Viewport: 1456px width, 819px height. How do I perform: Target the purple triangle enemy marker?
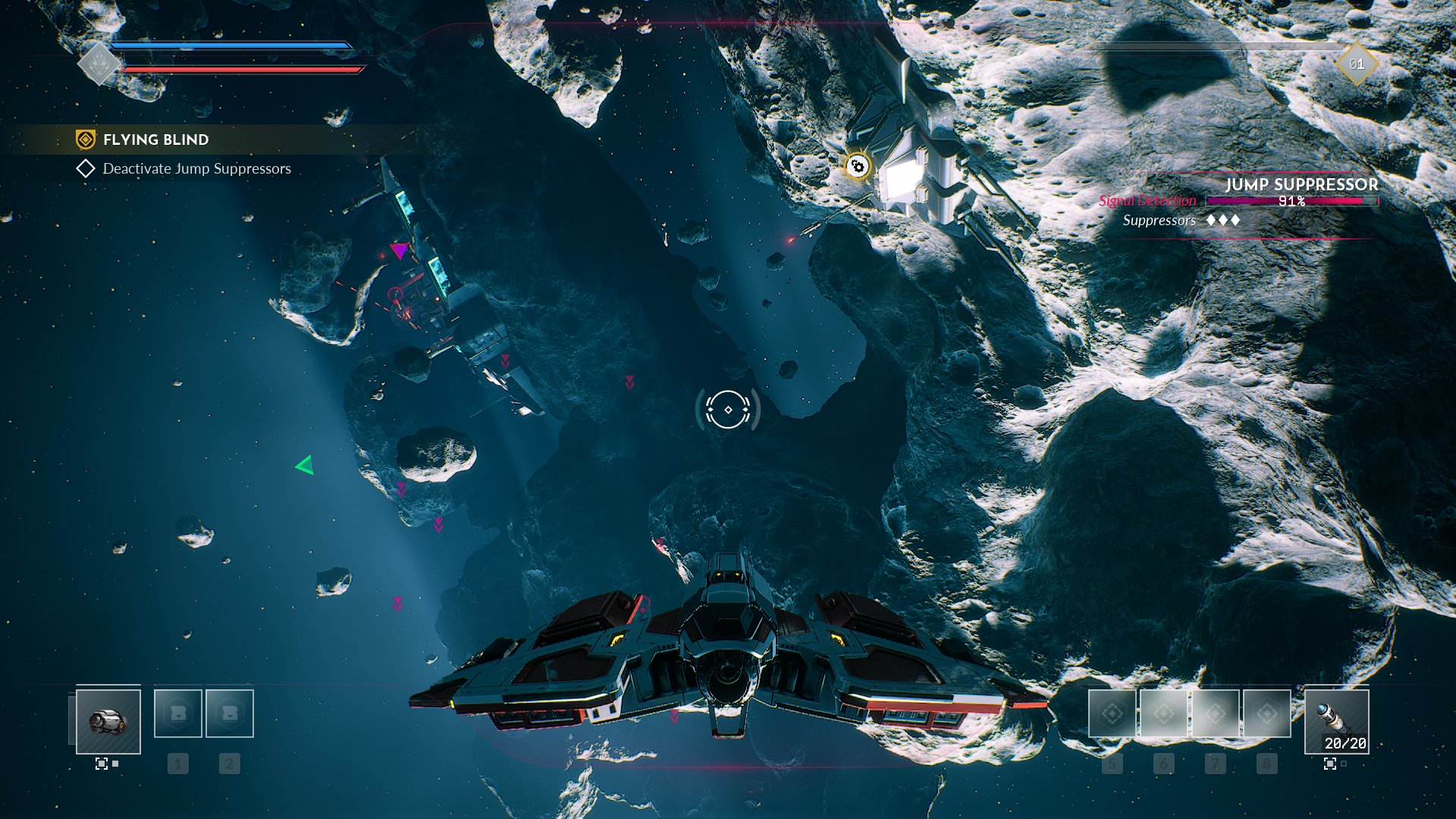(399, 250)
